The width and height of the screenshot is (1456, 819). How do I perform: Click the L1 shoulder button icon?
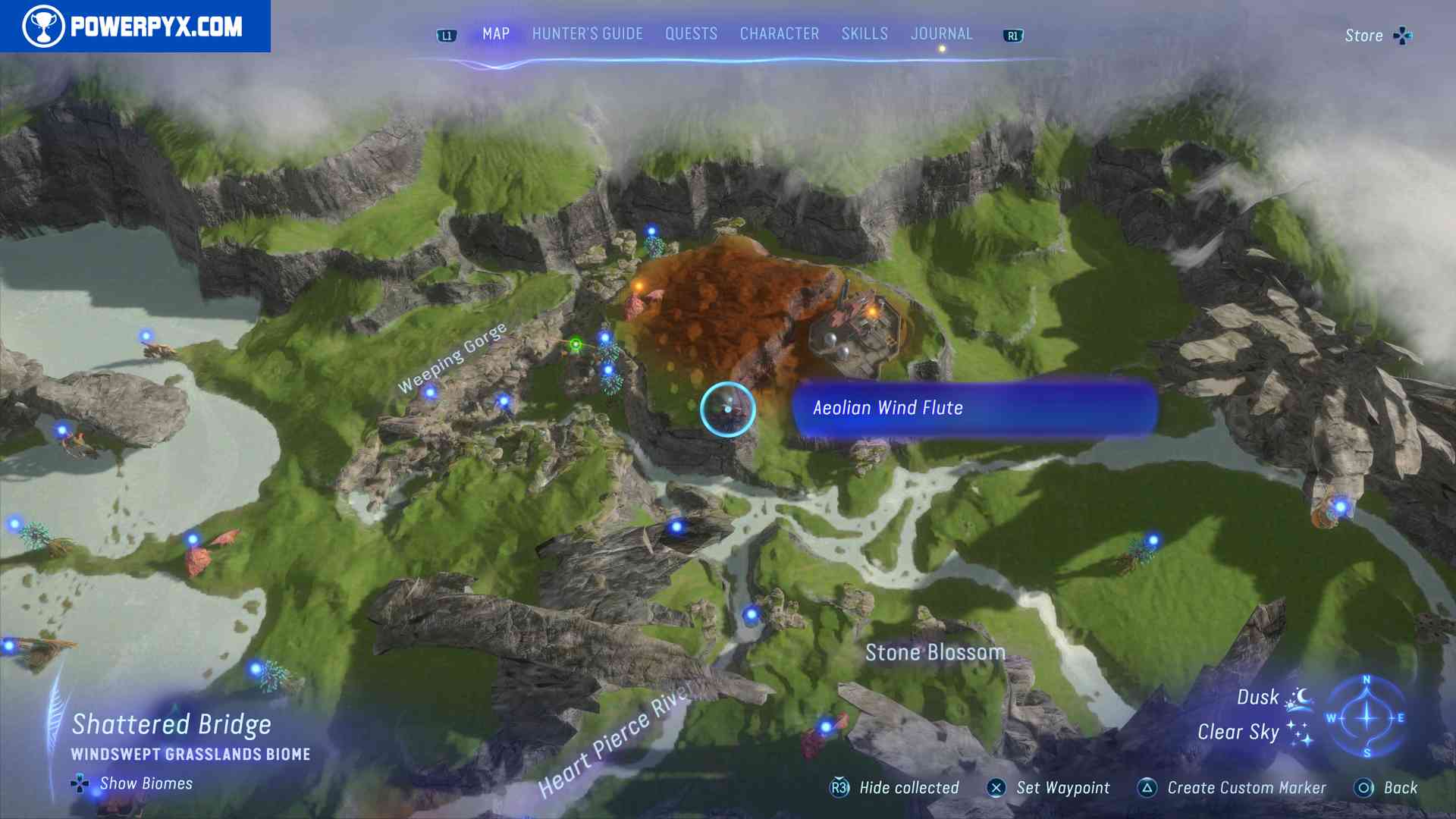446,34
